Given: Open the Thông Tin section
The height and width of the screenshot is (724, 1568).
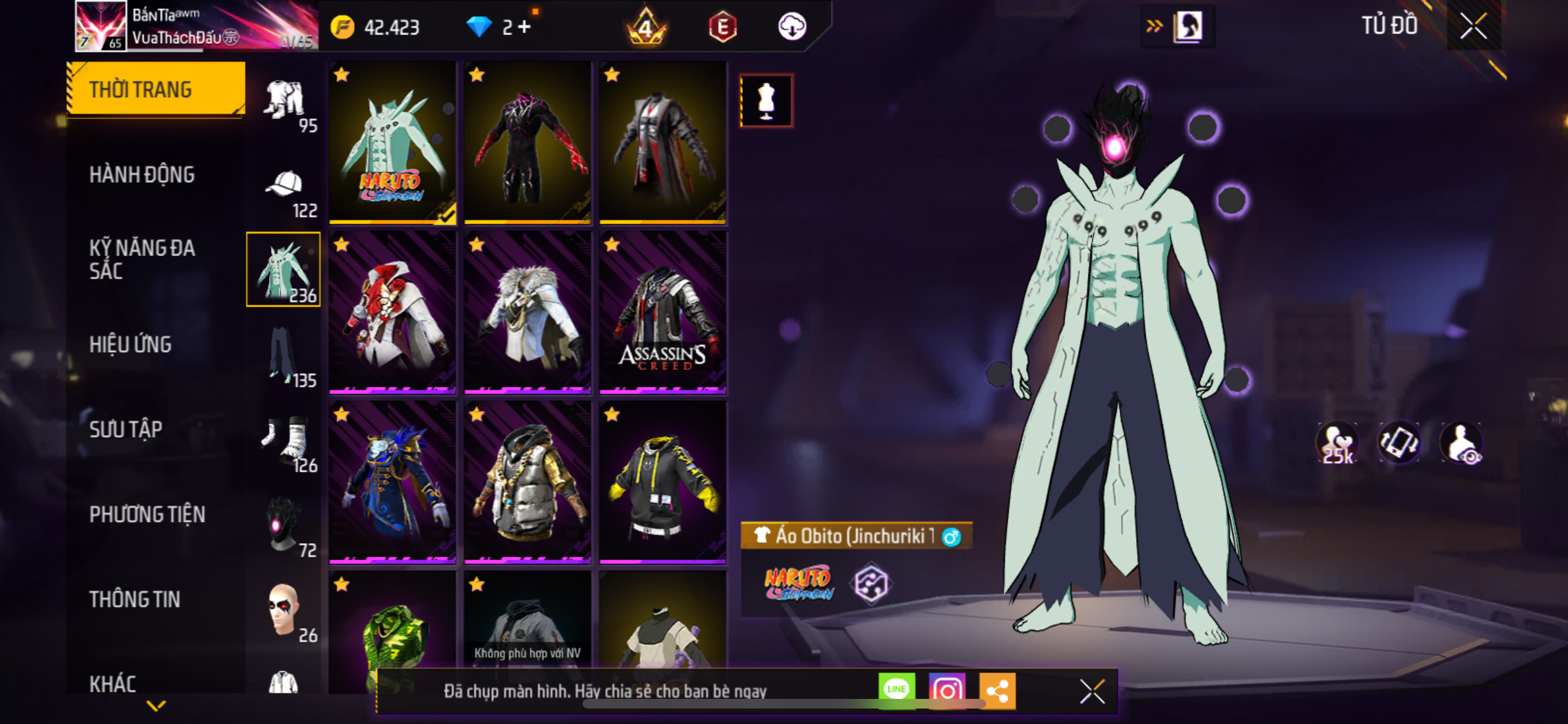Looking at the screenshot, I should (x=135, y=599).
